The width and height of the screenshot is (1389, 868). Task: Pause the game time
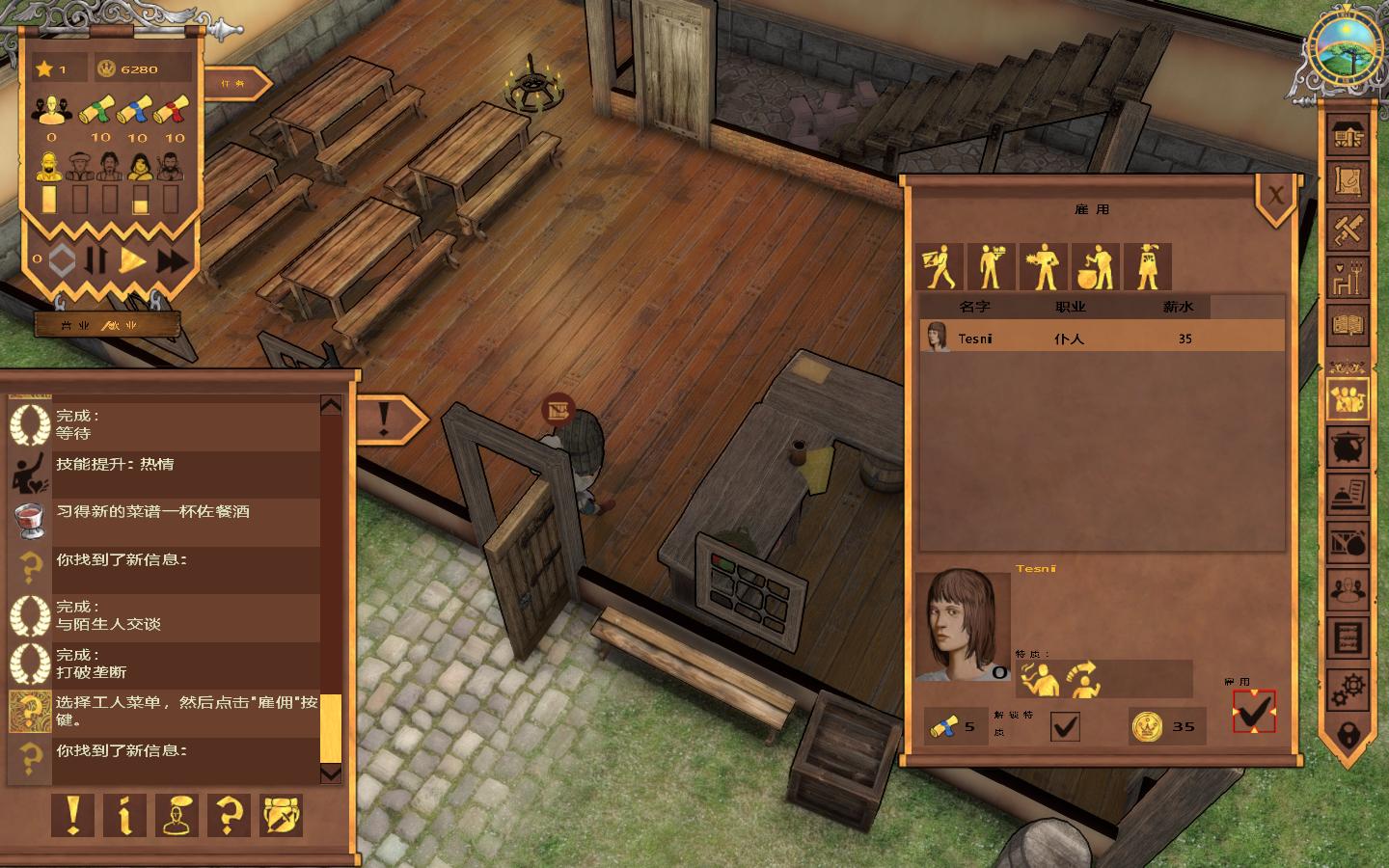click(95, 259)
